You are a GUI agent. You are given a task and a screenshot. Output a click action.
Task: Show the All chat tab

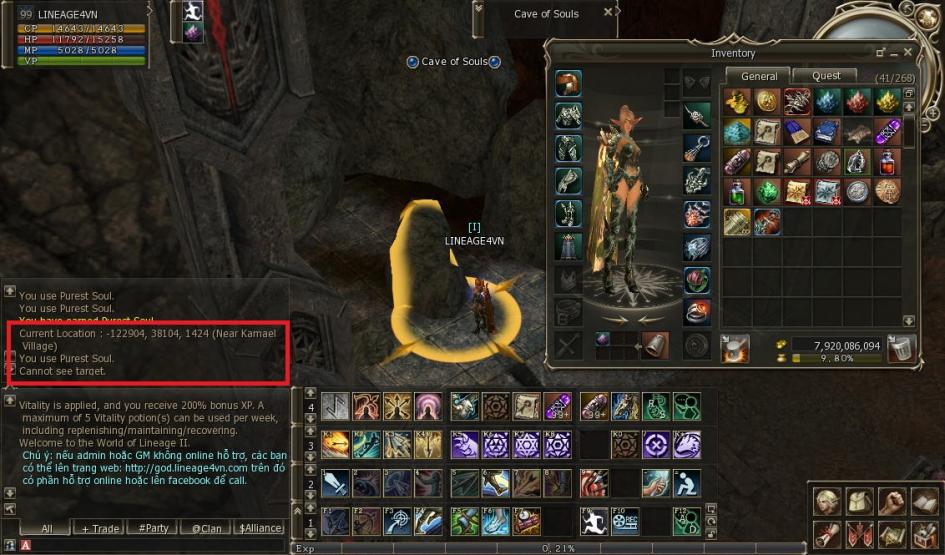point(45,528)
